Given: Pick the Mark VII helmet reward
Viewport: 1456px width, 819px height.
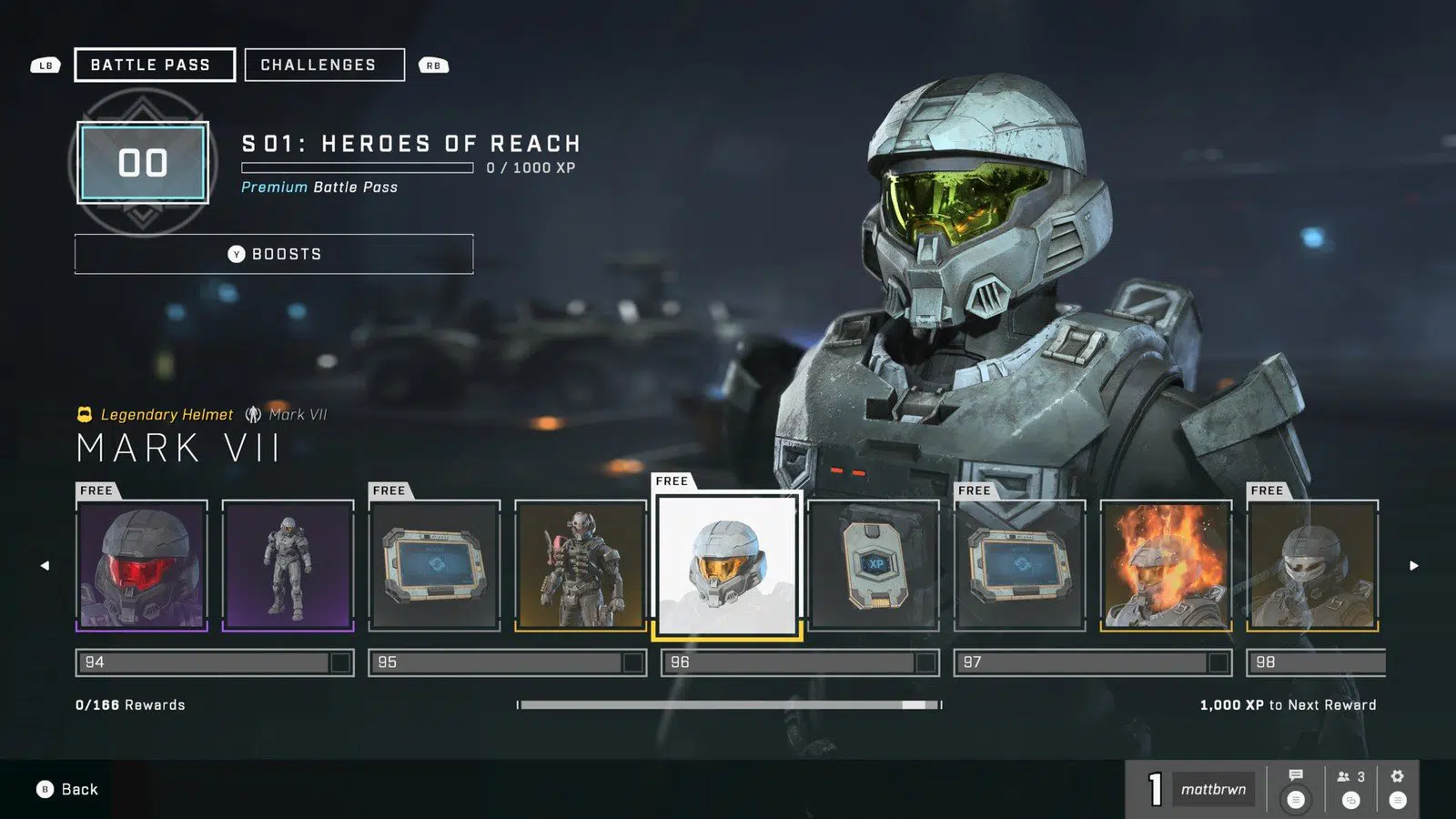Looking at the screenshot, I should 727,564.
